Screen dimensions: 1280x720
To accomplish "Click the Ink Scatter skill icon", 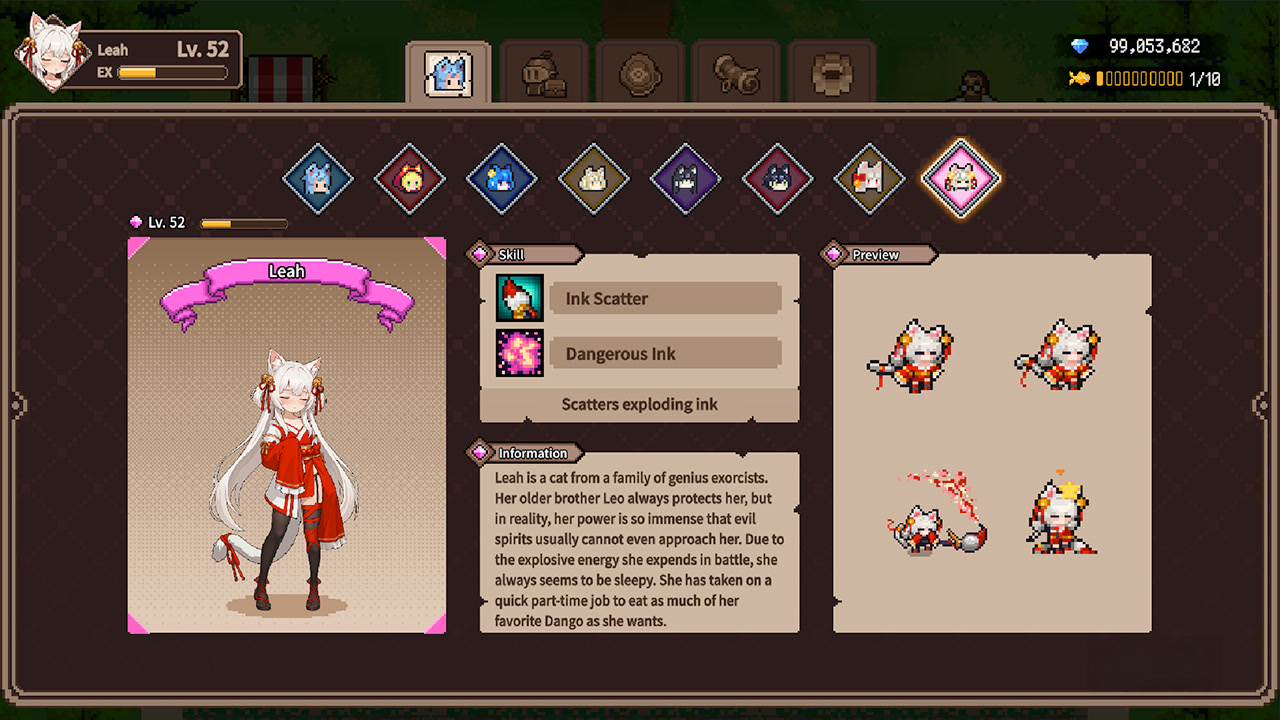I will [520, 298].
